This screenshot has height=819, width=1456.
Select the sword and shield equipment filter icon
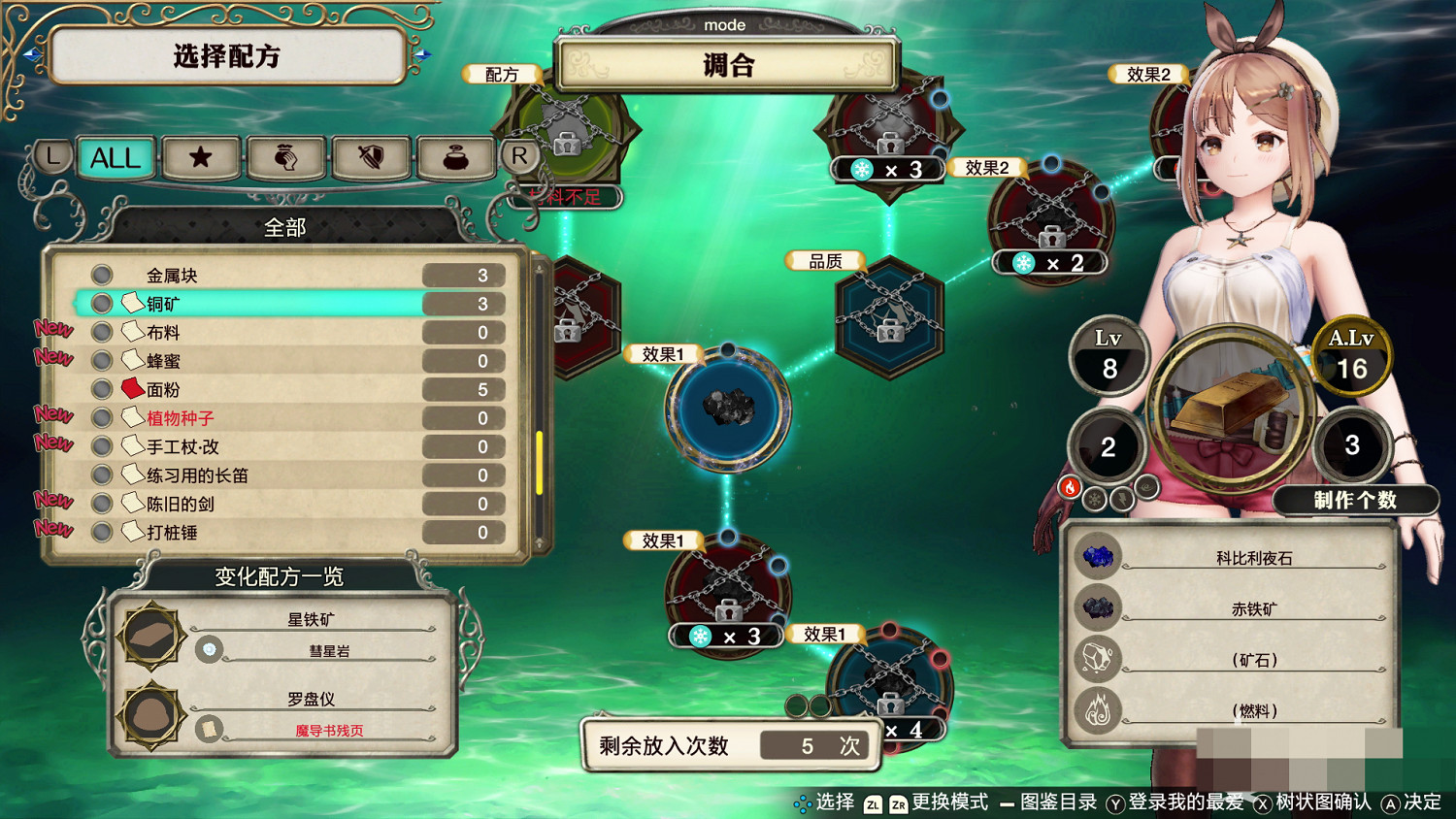tap(371, 158)
